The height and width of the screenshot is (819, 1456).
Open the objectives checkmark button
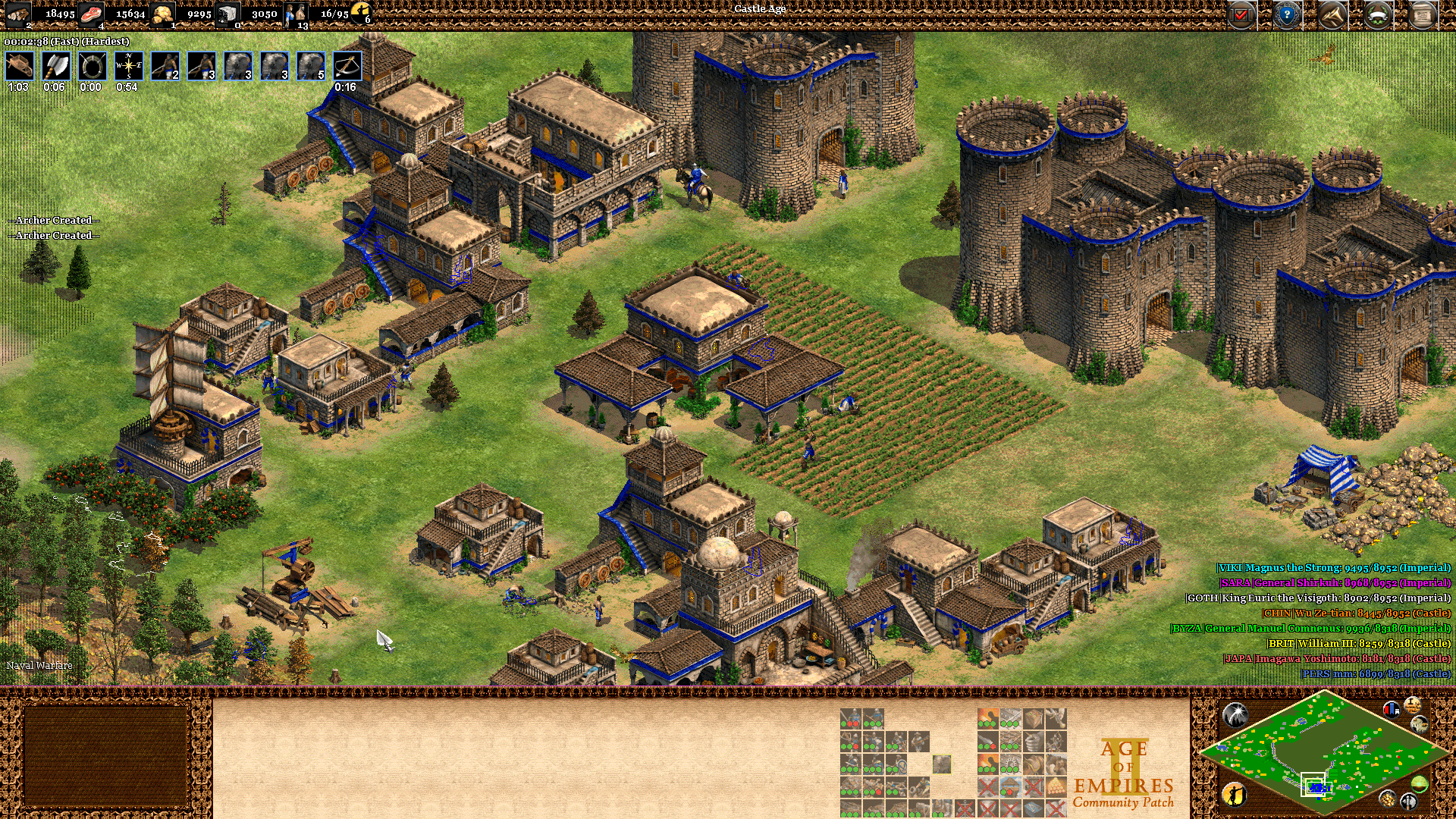pyautogui.click(x=1241, y=14)
